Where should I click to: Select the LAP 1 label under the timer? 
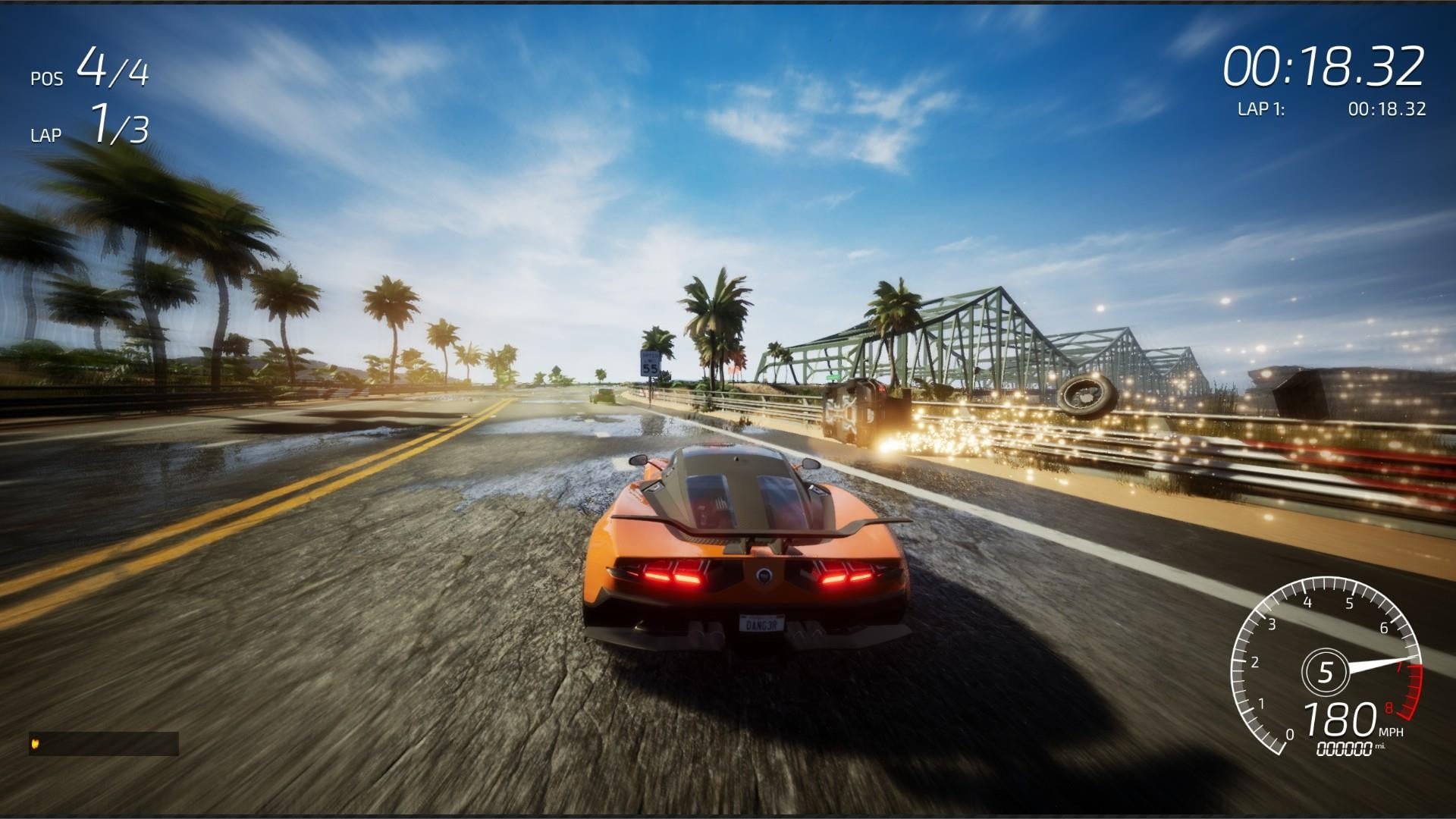(1264, 108)
